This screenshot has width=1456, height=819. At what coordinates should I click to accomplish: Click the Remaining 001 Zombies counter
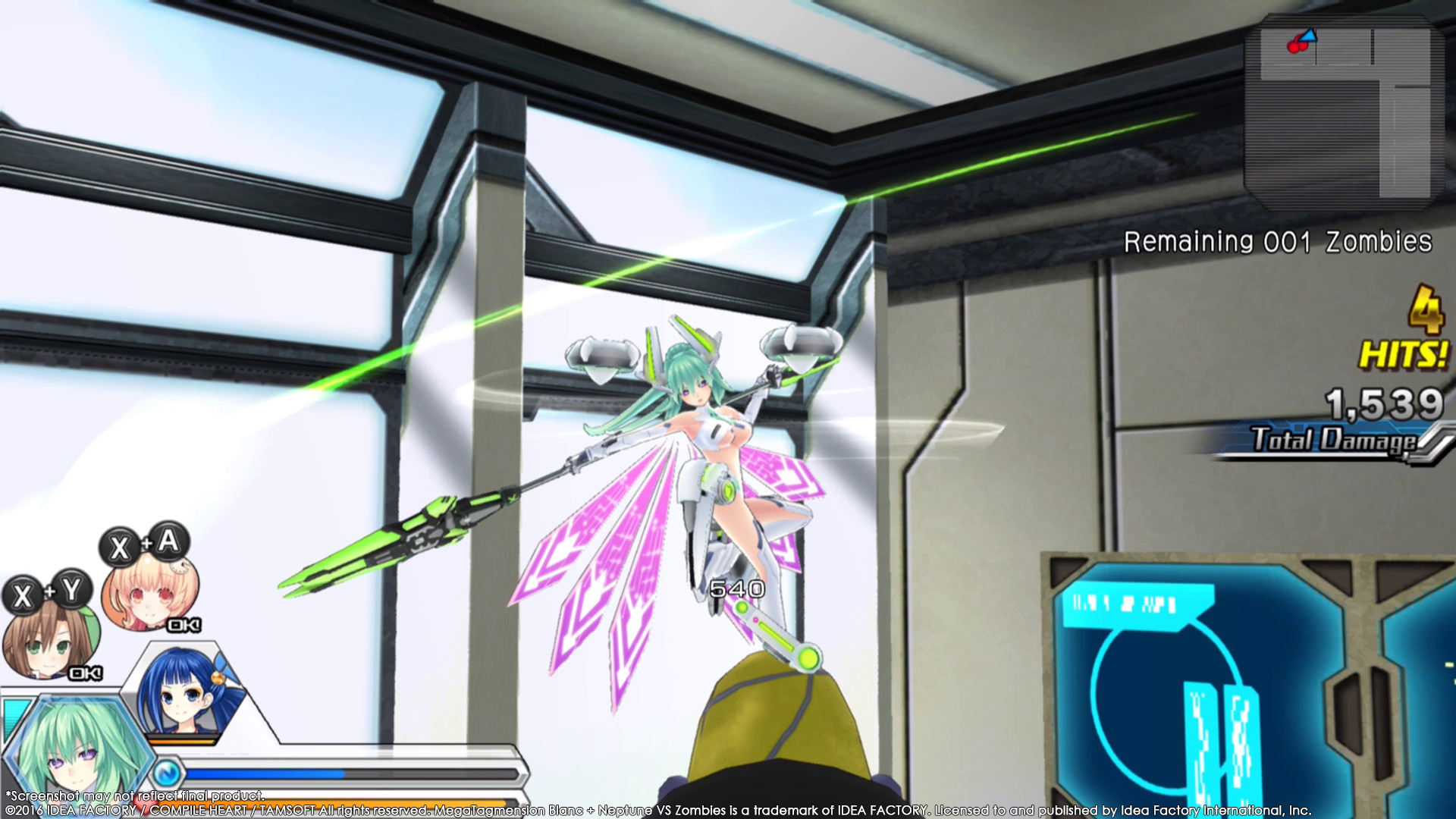point(1276,243)
